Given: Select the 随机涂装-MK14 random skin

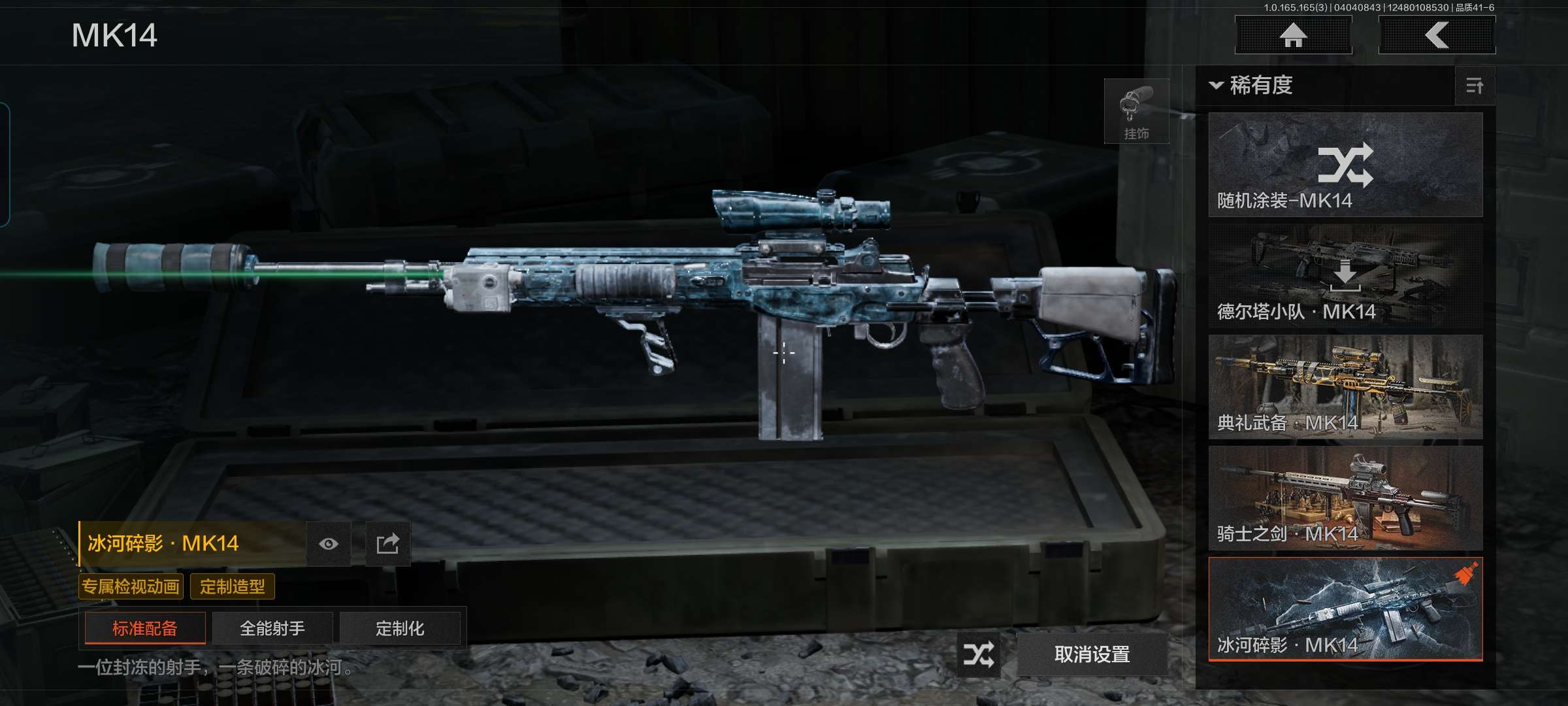Looking at the screenshot, I should click(1345, 165).
